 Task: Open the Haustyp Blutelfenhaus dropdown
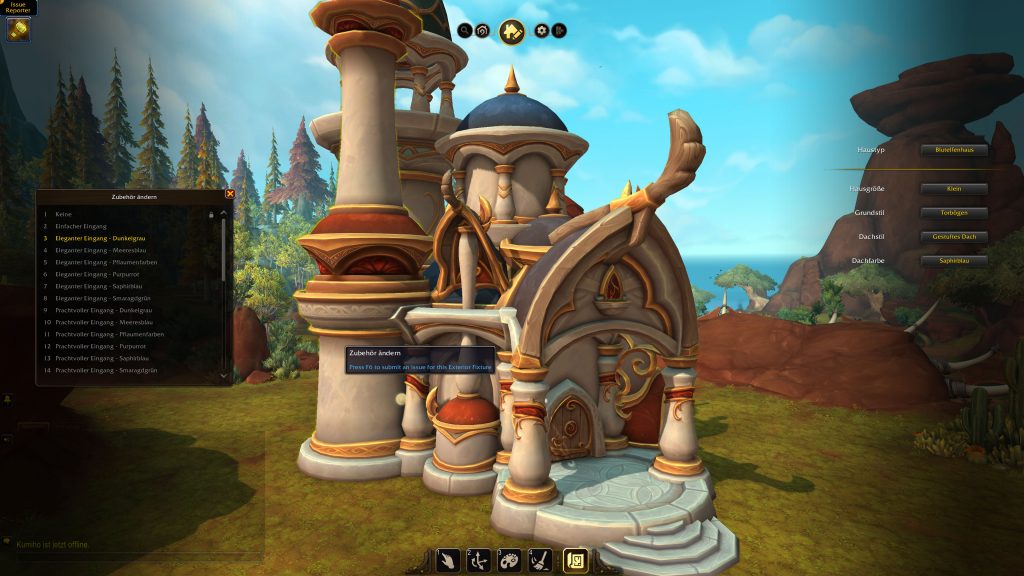pos(954,150)
